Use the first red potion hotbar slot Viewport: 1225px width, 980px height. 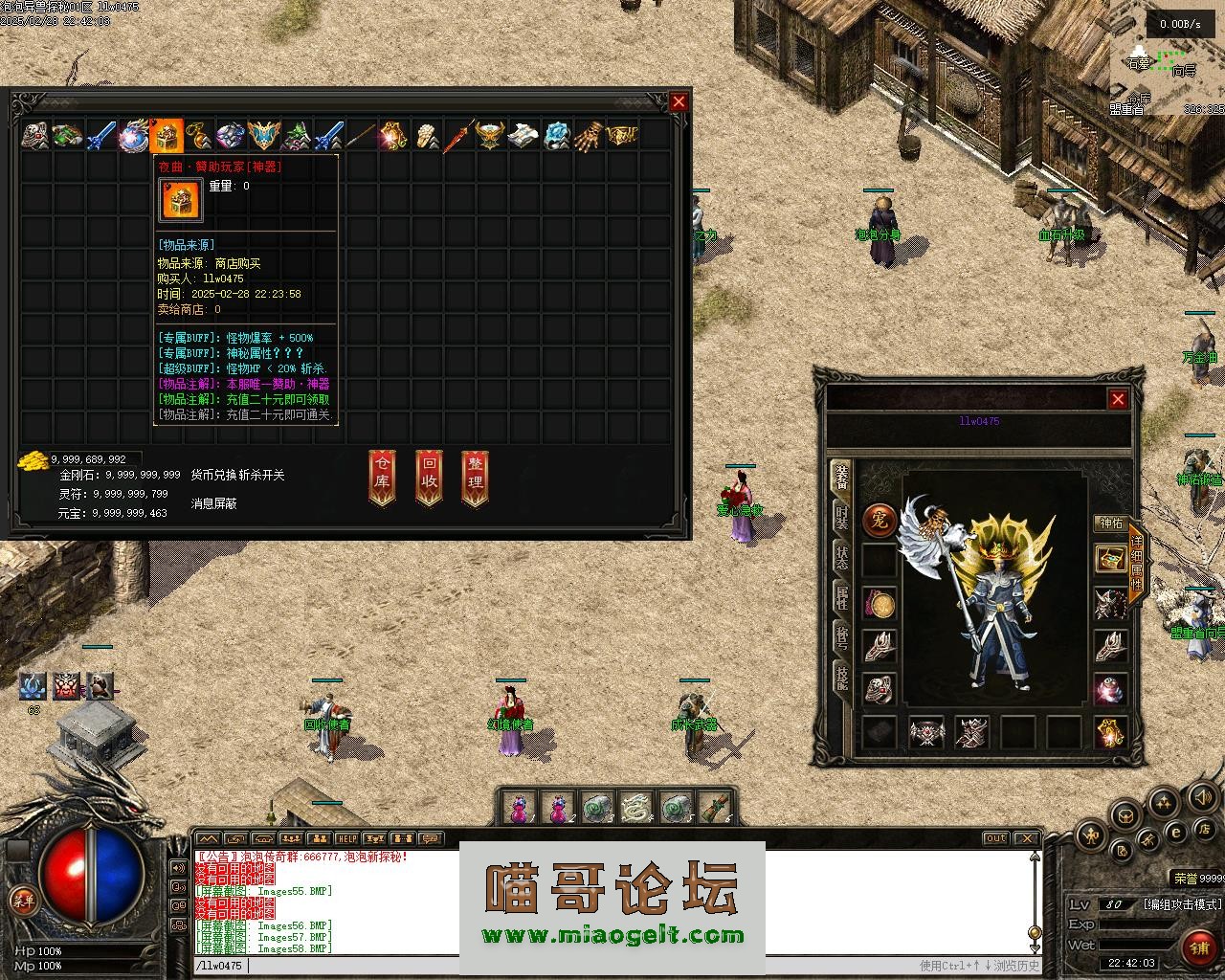[519, 809]
